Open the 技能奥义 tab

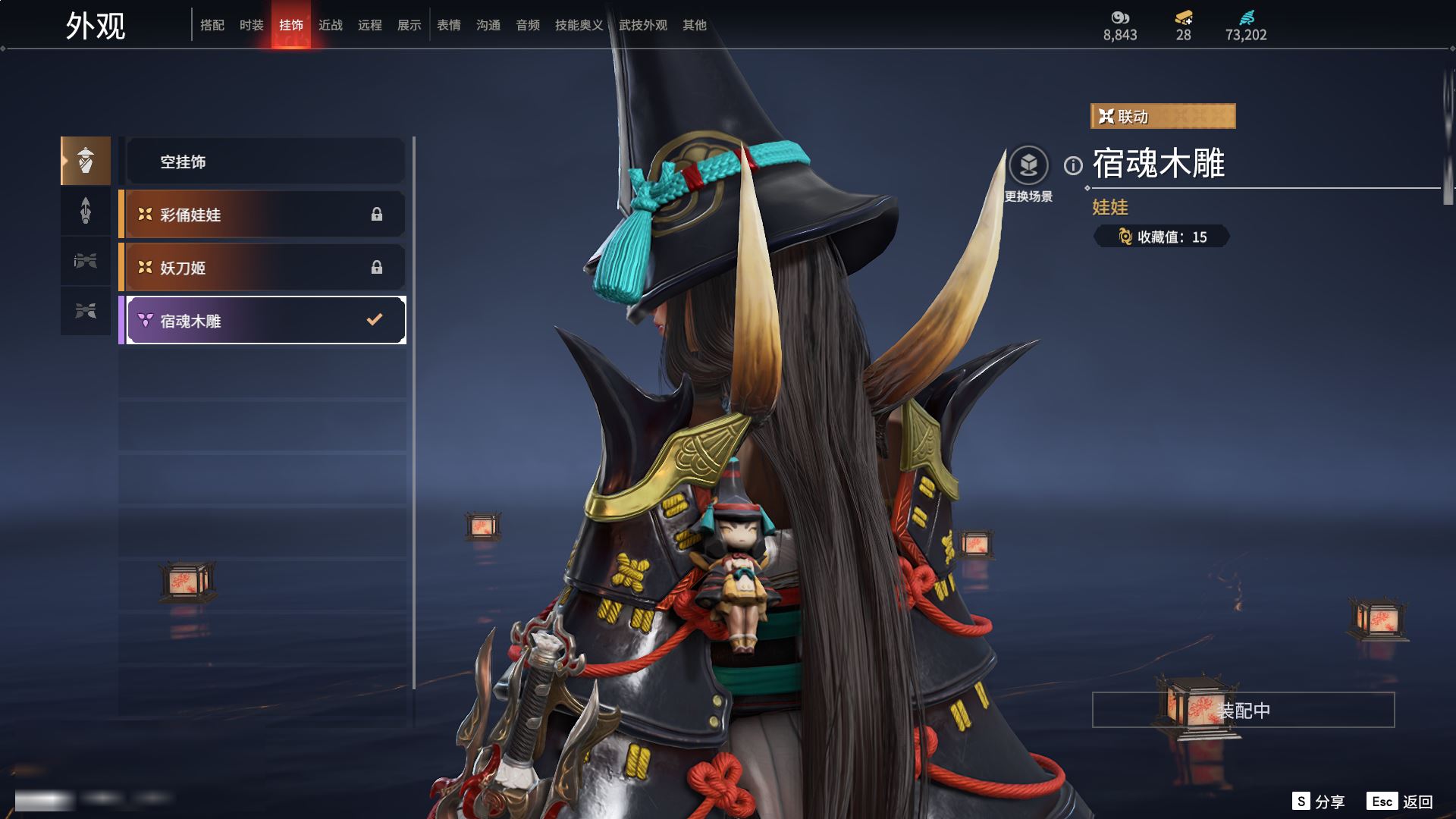coord(579,25)
